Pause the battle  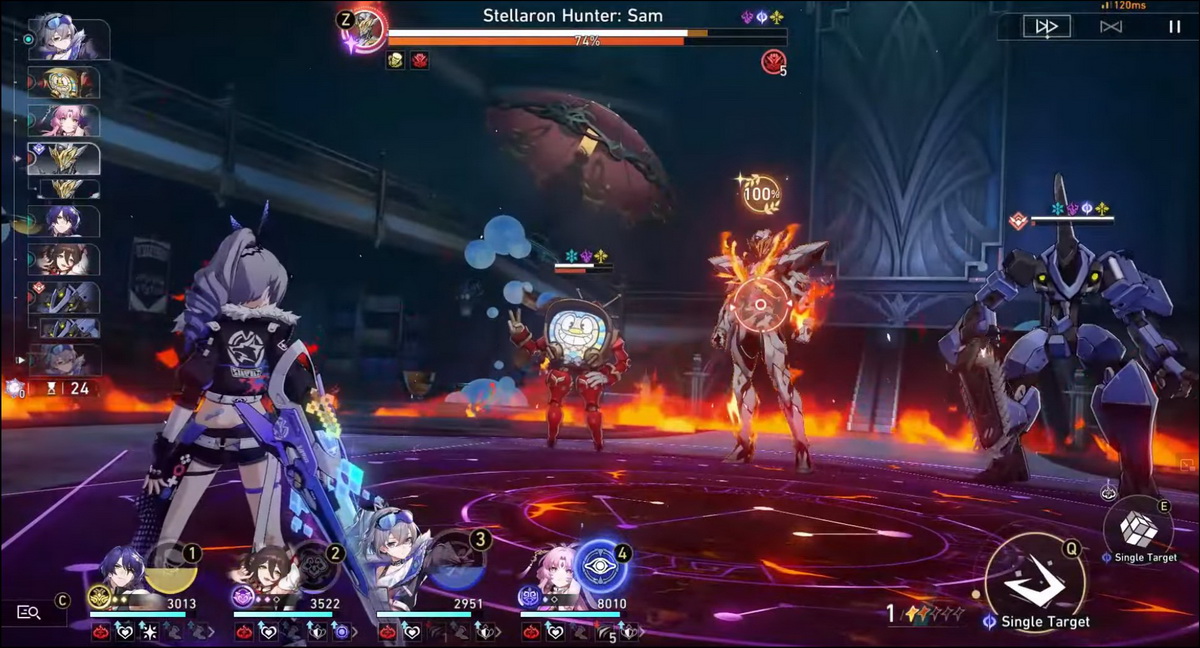pos(1174,27)
